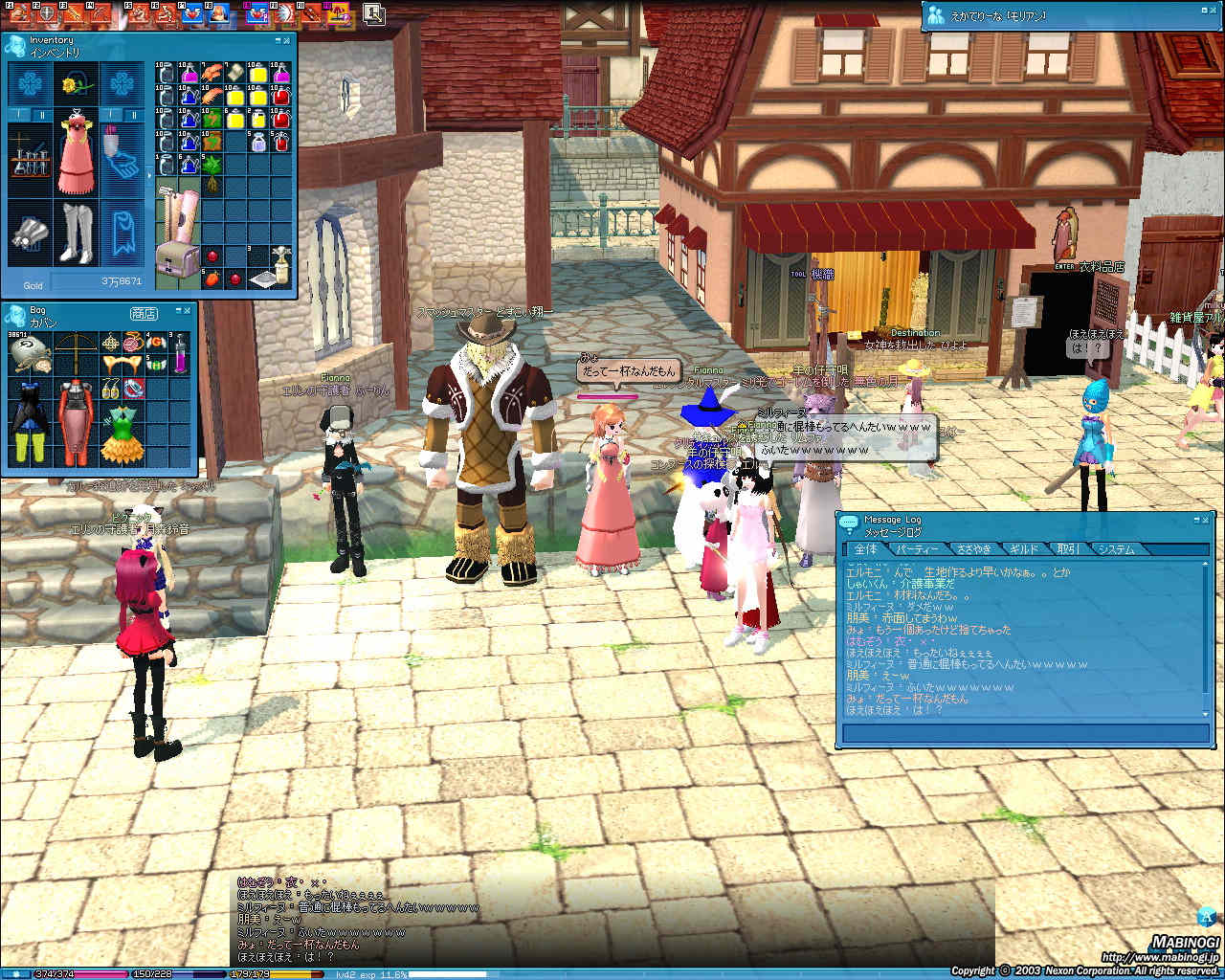Close the Bag window
The width and height of the screenshot is (1225, 980).
[x=189, y=312]
